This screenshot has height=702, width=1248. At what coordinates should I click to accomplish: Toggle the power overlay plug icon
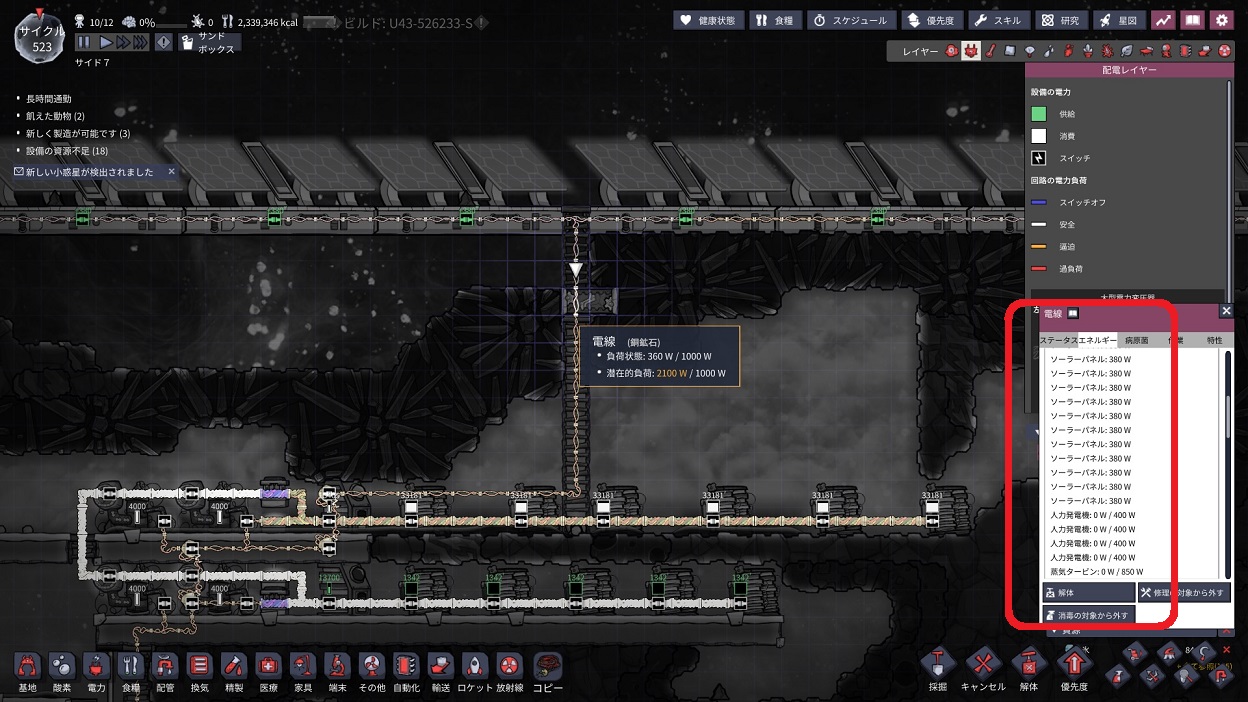click(x=971, y=50)
